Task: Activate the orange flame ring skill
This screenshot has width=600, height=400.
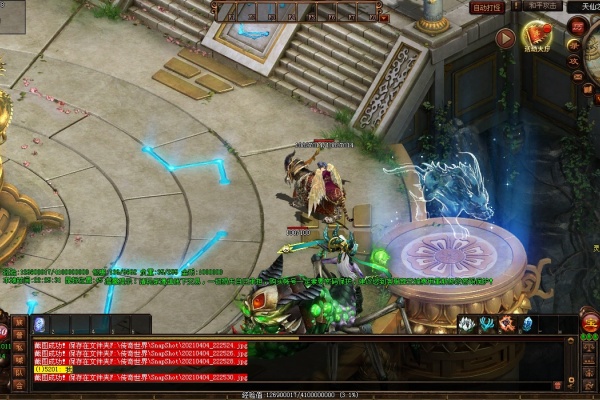Action: point(507,324)
